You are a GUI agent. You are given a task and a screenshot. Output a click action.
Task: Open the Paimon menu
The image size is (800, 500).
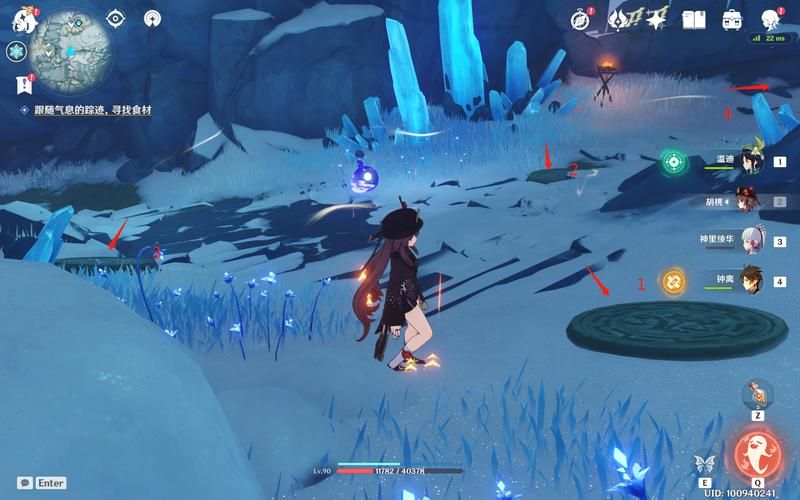(24, 18)
